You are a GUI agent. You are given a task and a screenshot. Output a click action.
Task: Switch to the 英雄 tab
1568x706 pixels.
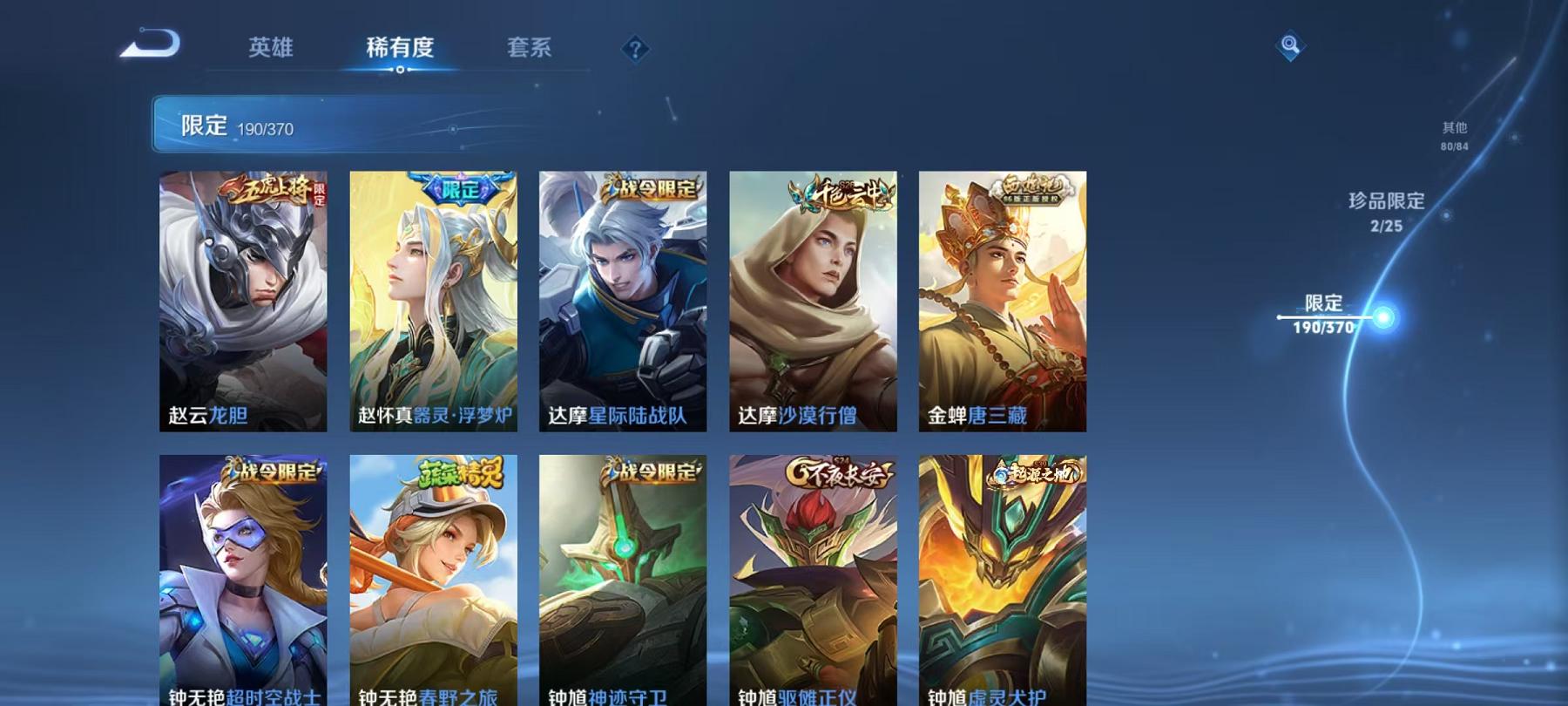(x=270, y=50)
